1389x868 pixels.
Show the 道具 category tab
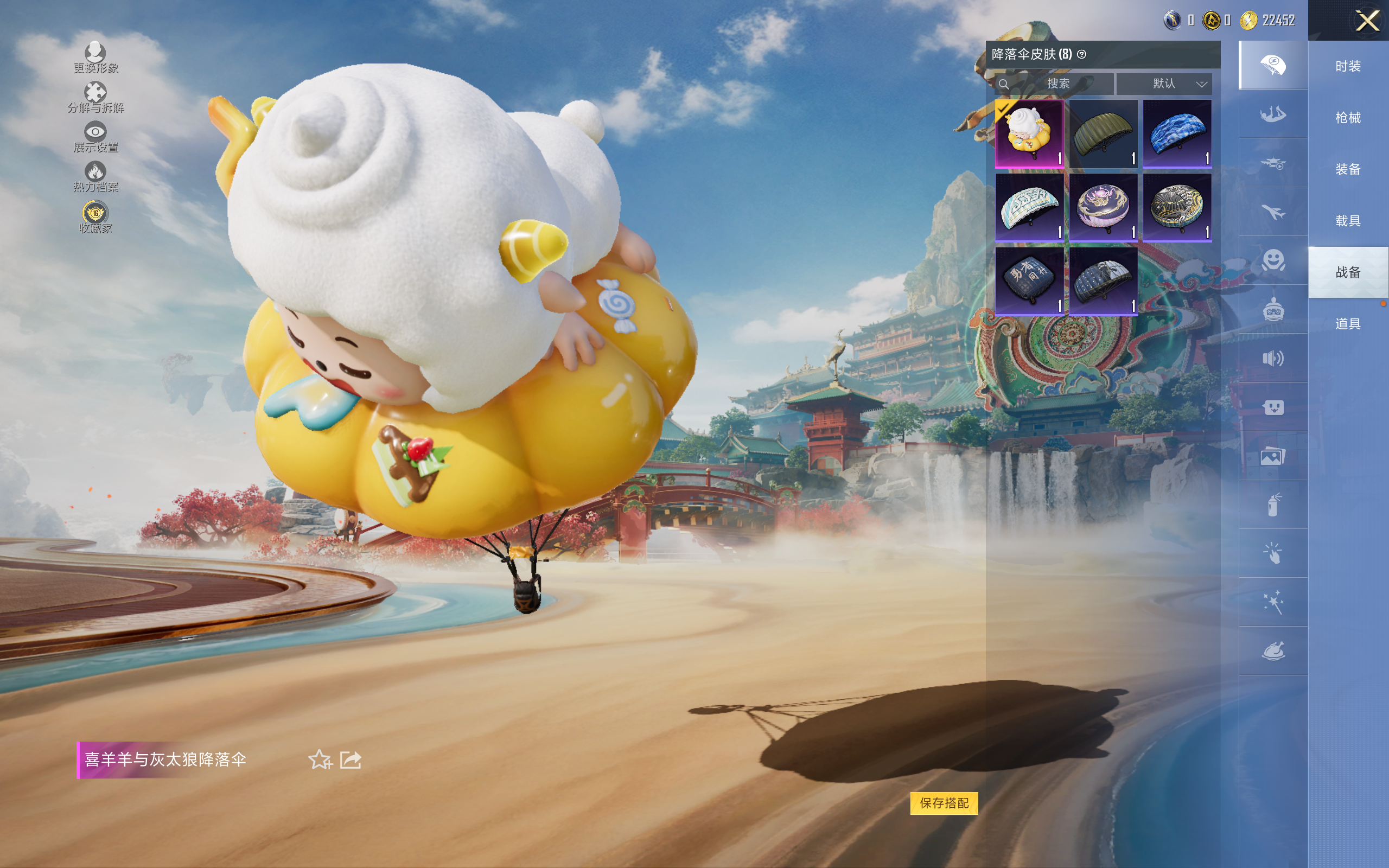[x=1348, y=324]
